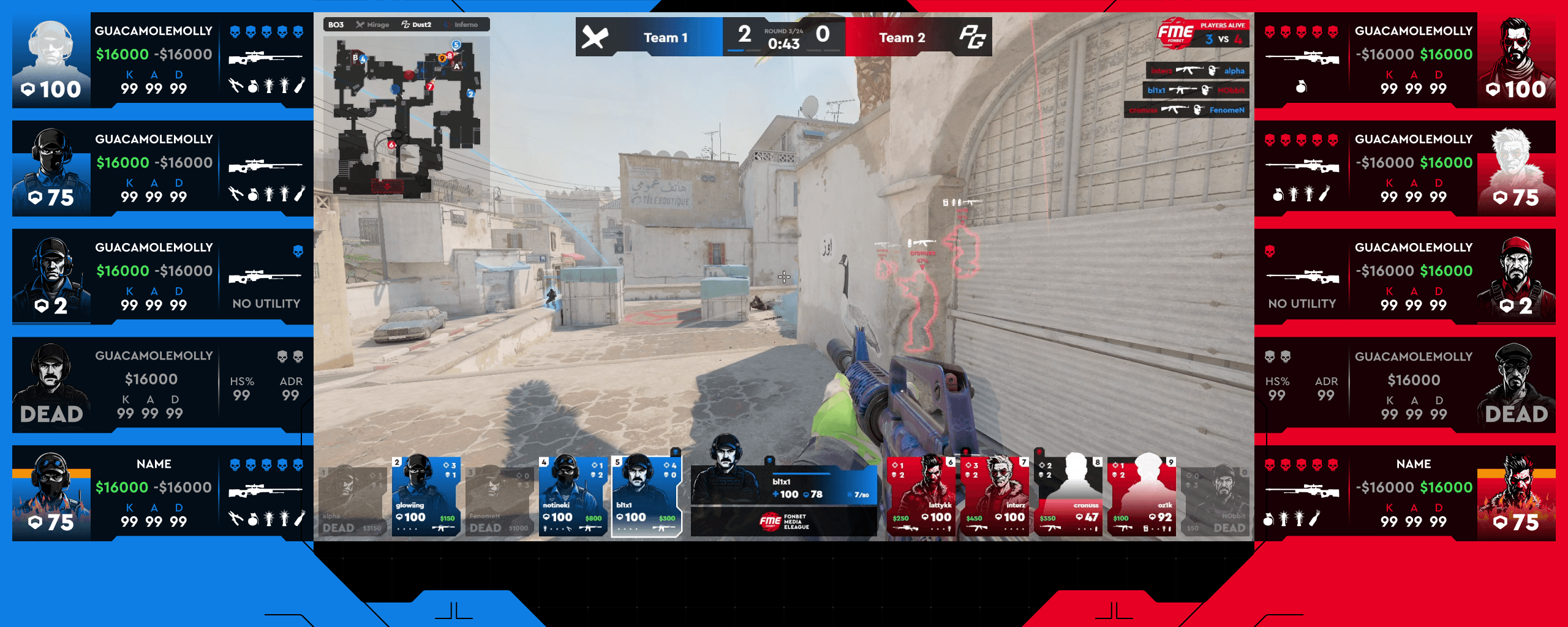The image size is (1568, 627).
Task: Open the red-side panel labeled NAME
Action: [1404, 493]
